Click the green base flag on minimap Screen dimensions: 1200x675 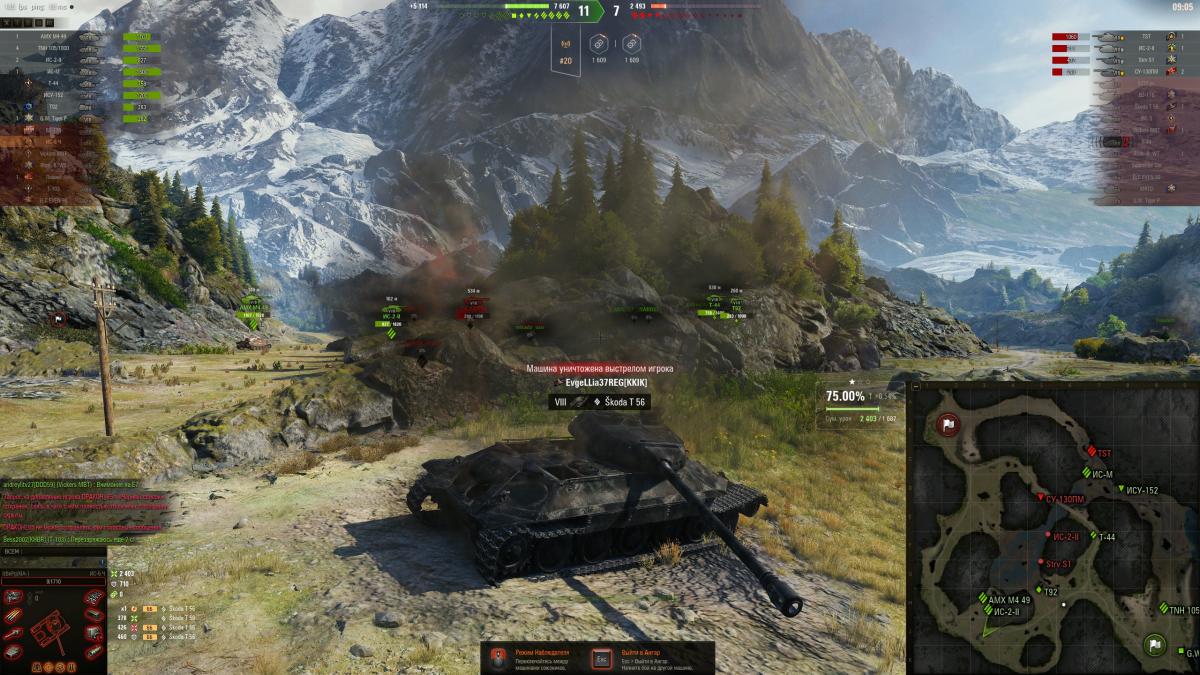[1157, 644]
